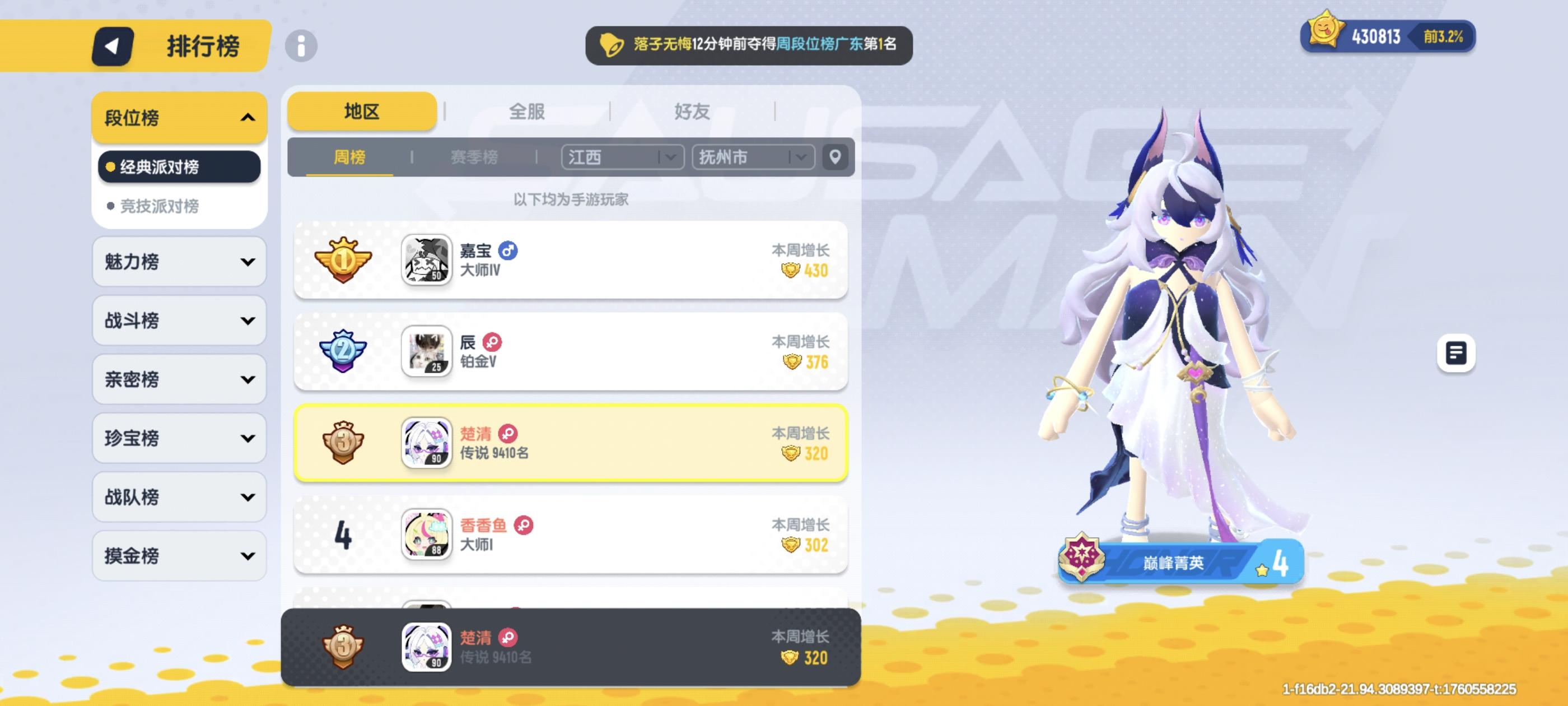Switch to the 全服 tab
The width and height of the screenshot is (1568, 706).
click(x=526, y=112)
